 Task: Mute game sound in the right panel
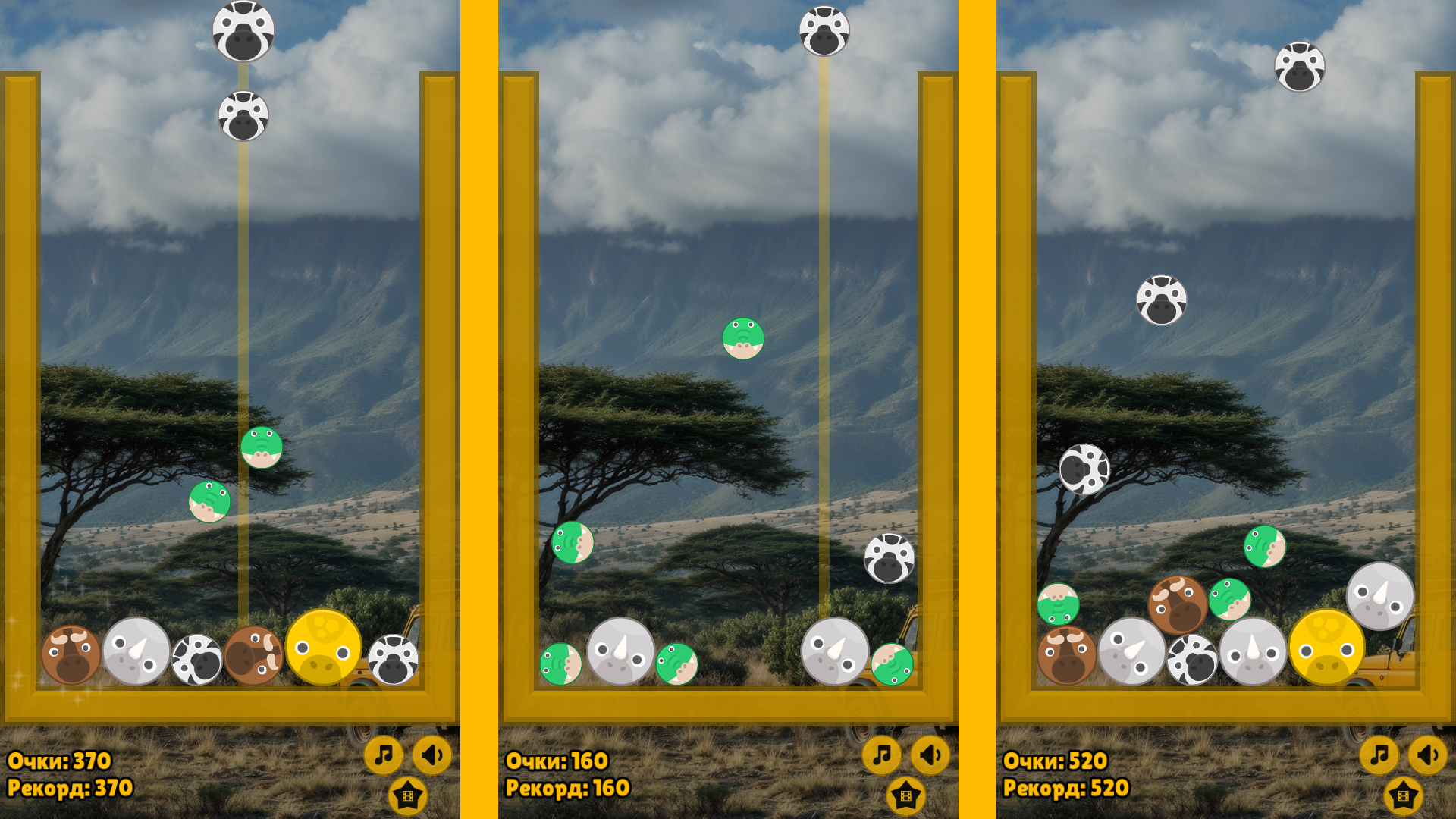(x=1428, y=755)
